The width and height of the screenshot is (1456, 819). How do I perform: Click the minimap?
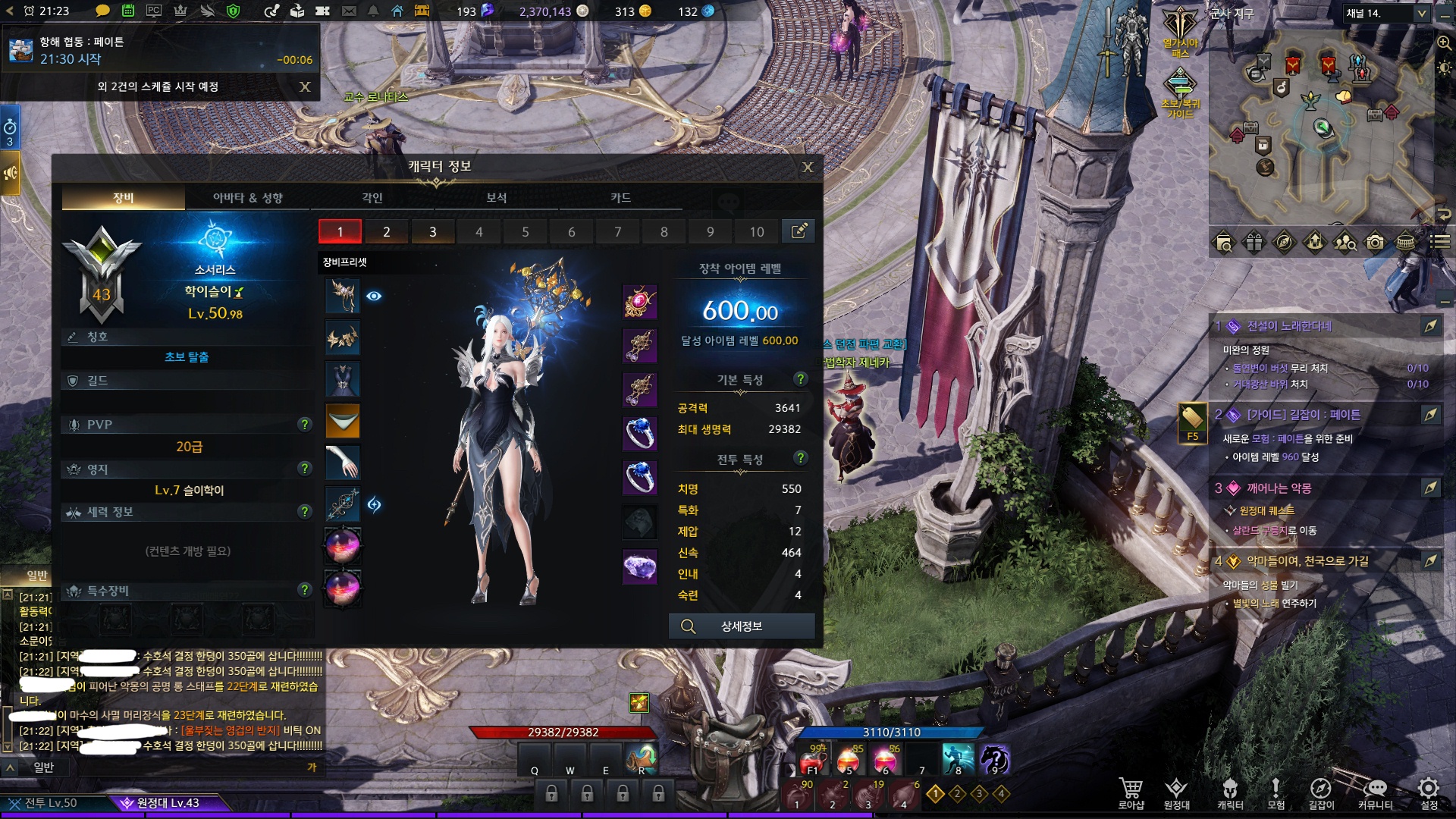pos(1319,129)
